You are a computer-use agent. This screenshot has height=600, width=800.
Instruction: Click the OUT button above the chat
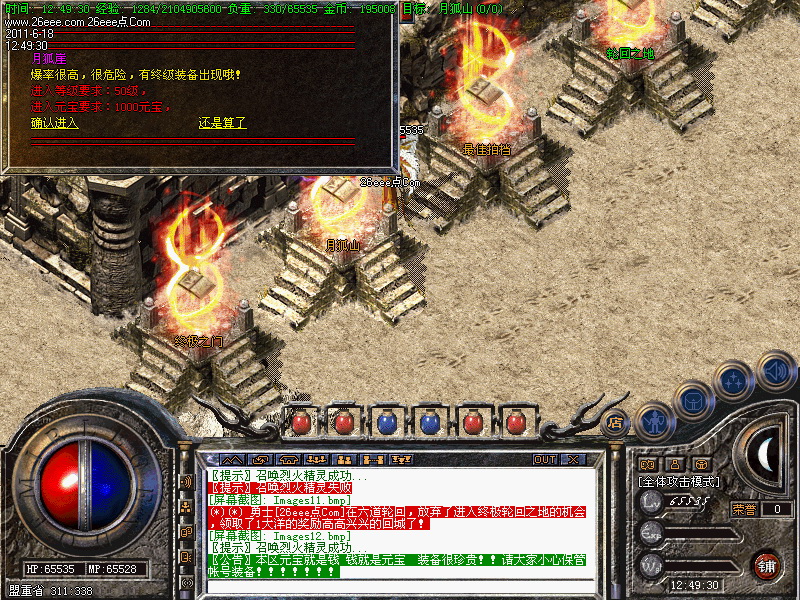point(544,459)
